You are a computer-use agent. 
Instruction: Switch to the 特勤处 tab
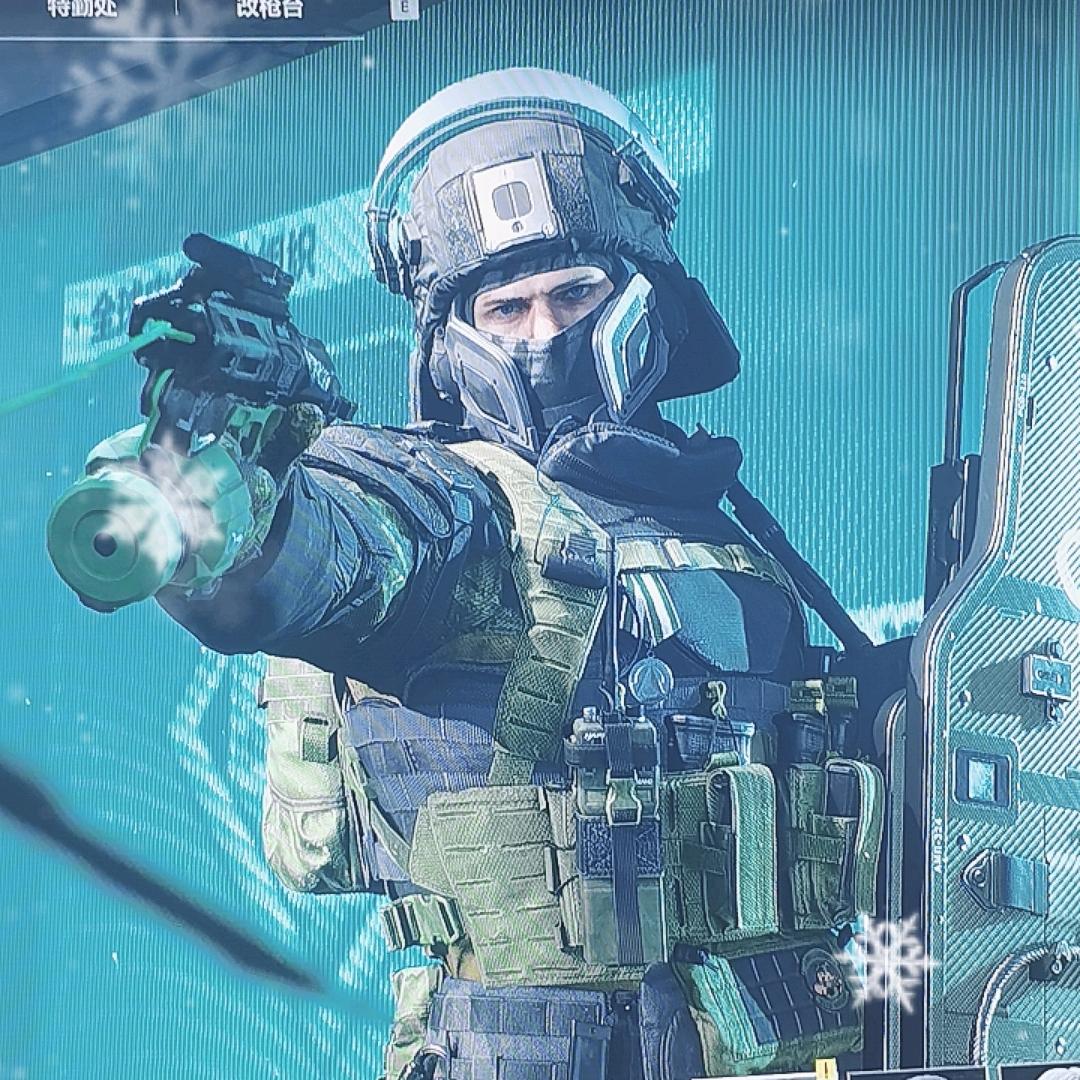pos(81,8)
